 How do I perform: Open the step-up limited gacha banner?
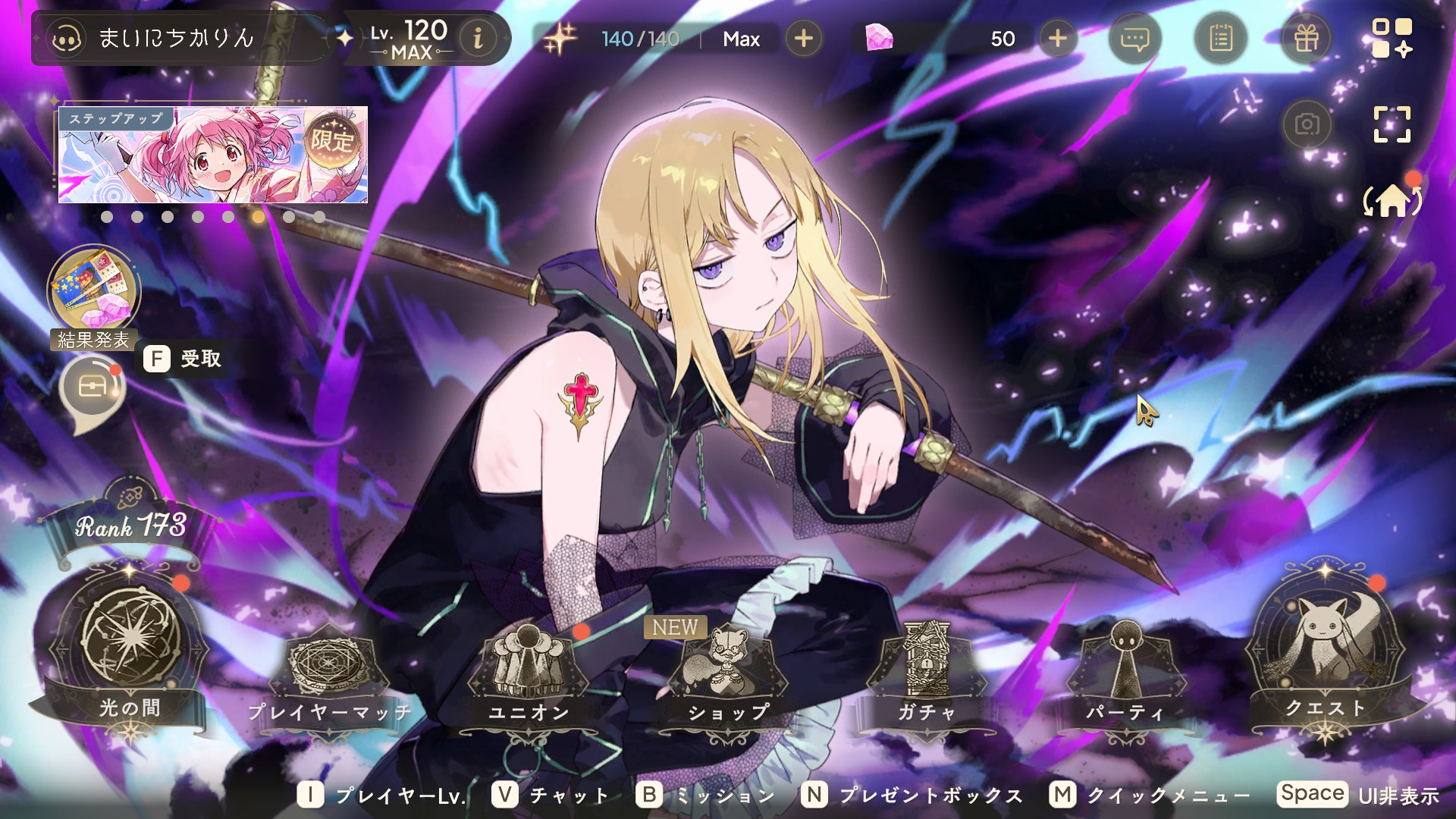[x=213, y=155]
